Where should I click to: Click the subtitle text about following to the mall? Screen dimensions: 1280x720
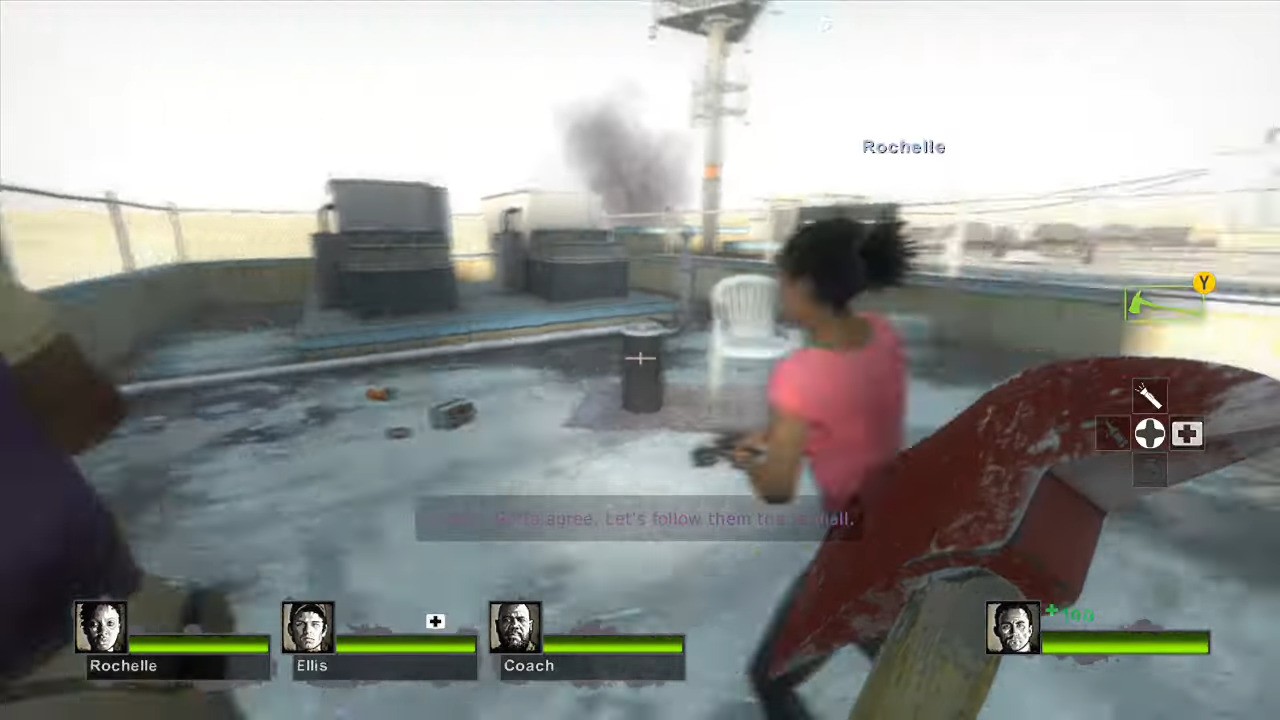(640, 519)
